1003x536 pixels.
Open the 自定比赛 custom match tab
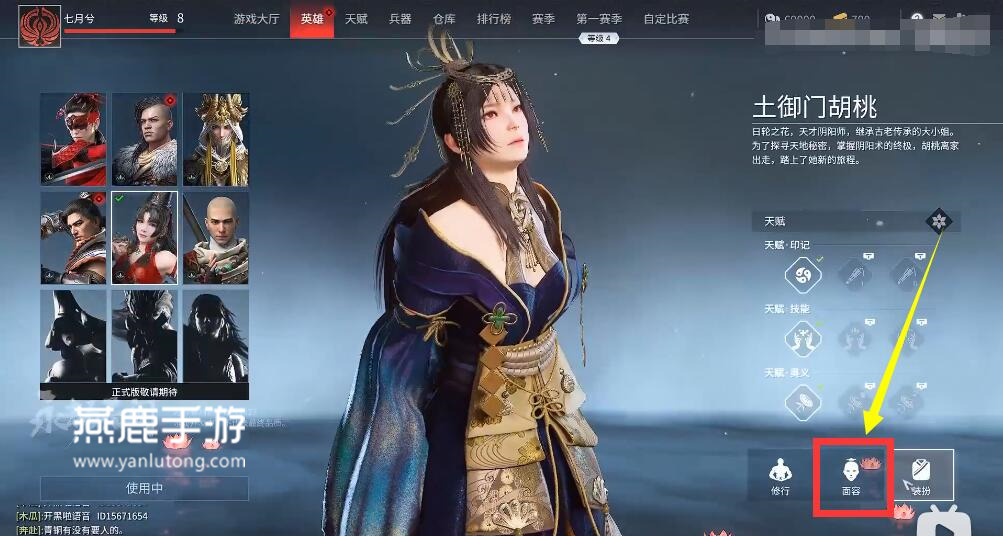click(667, 19)
